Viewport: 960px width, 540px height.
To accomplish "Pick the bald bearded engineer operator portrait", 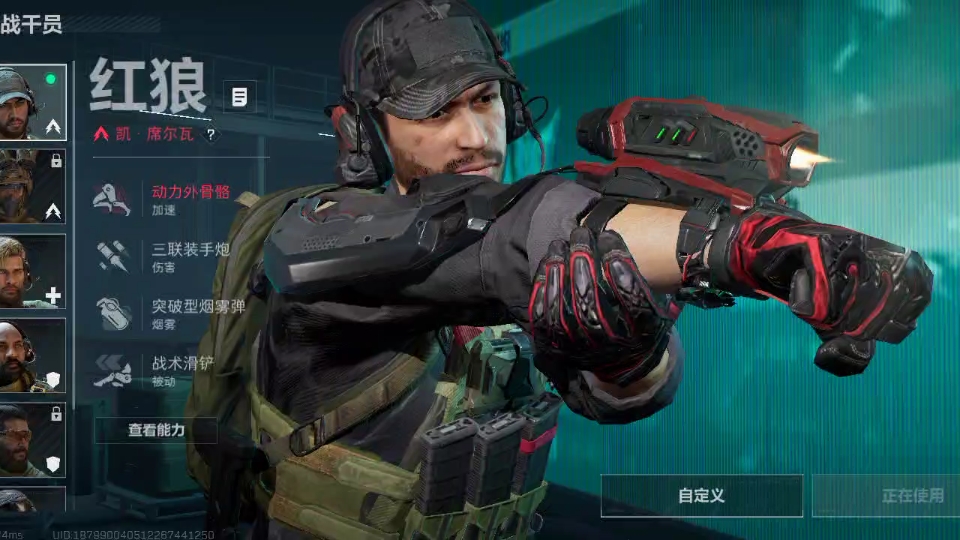I will click(x=32, y=355).
